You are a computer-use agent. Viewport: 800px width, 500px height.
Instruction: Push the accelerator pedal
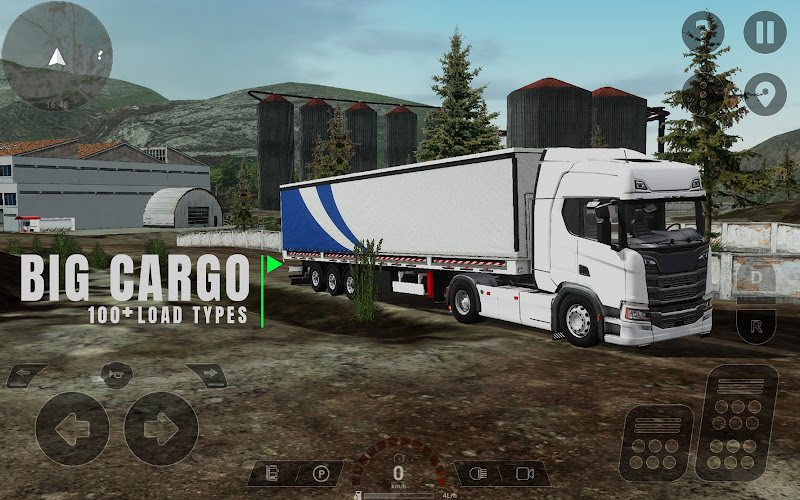pyautogui.click(x=737, y=421)
